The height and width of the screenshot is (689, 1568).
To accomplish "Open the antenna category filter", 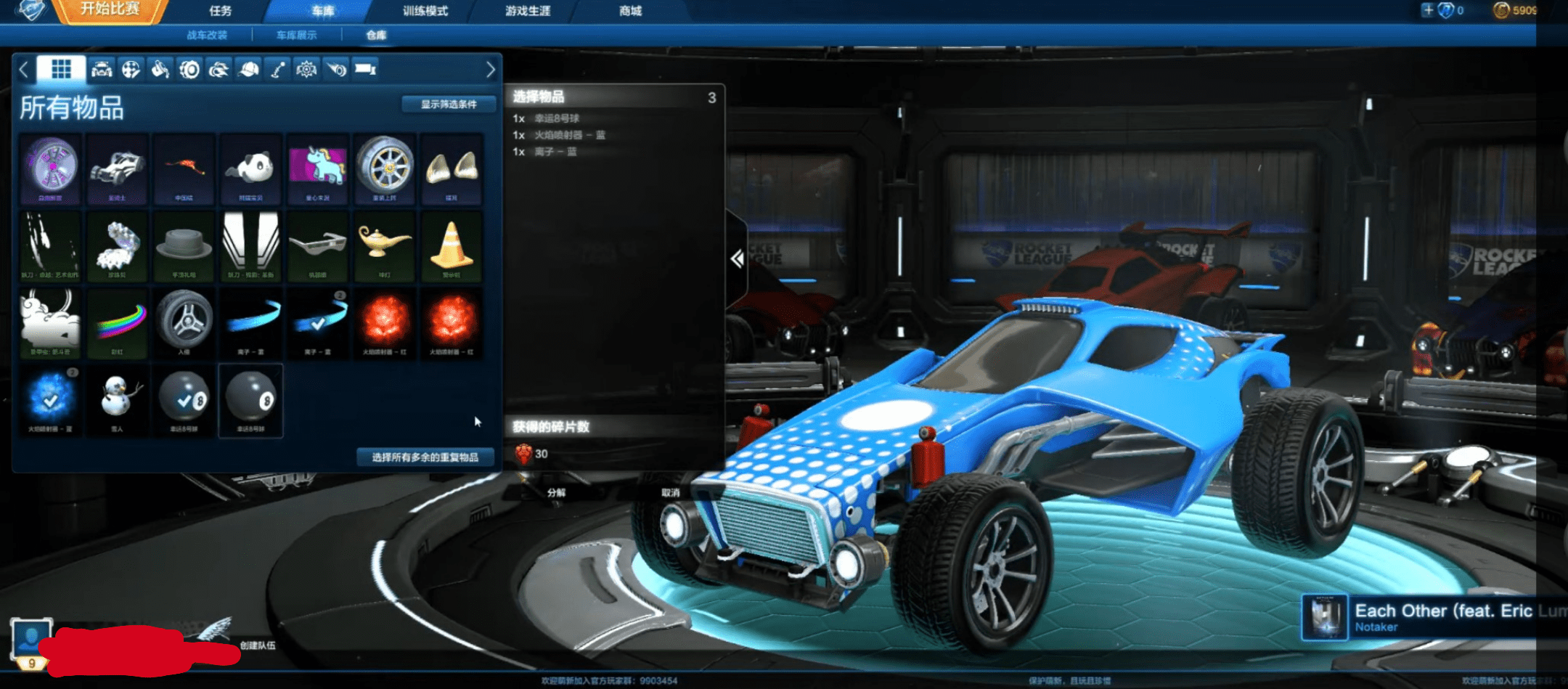I will pyautogui.click(x=278, y=69).
